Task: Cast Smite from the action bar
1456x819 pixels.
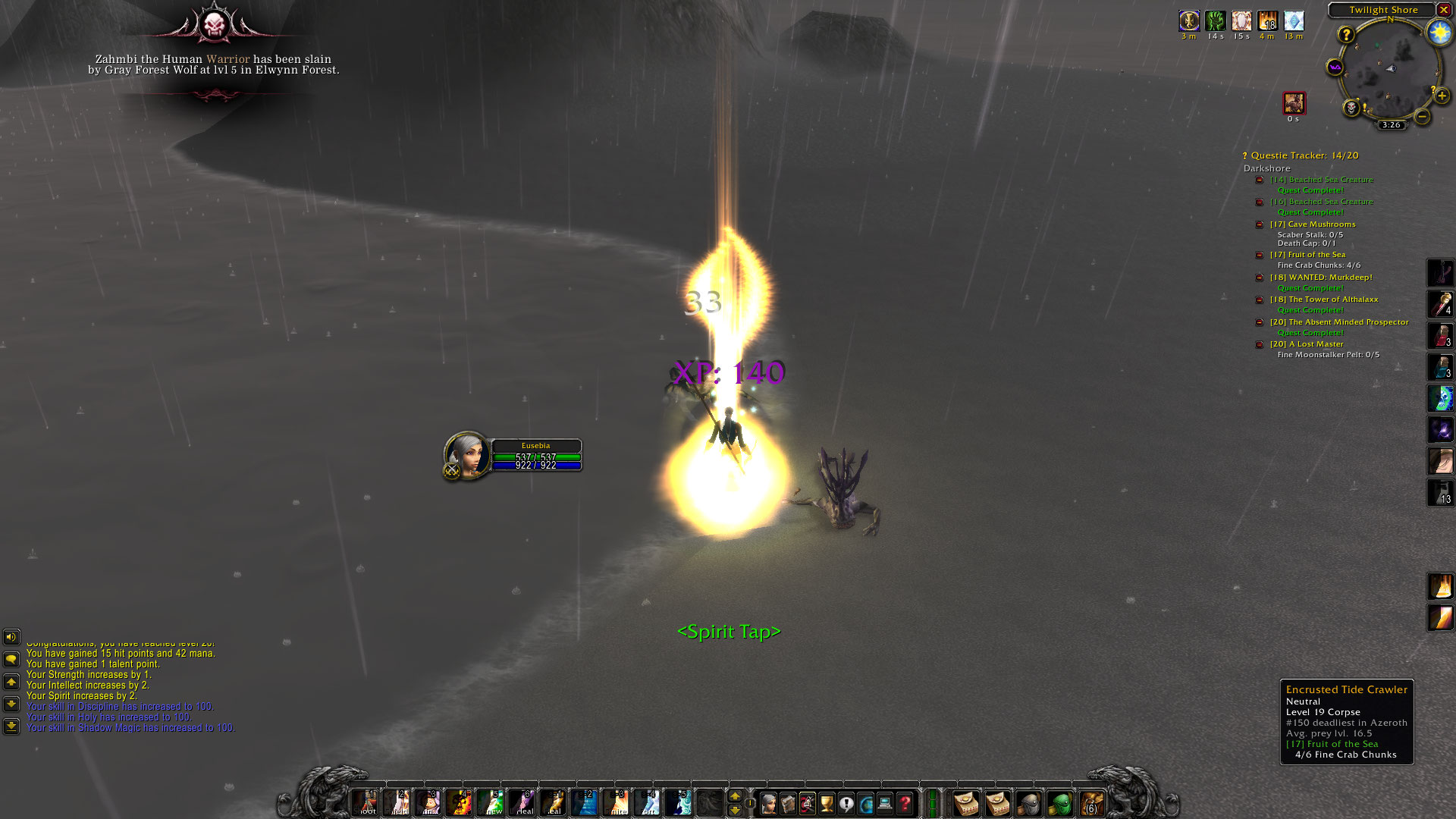Action: (617, 802)
